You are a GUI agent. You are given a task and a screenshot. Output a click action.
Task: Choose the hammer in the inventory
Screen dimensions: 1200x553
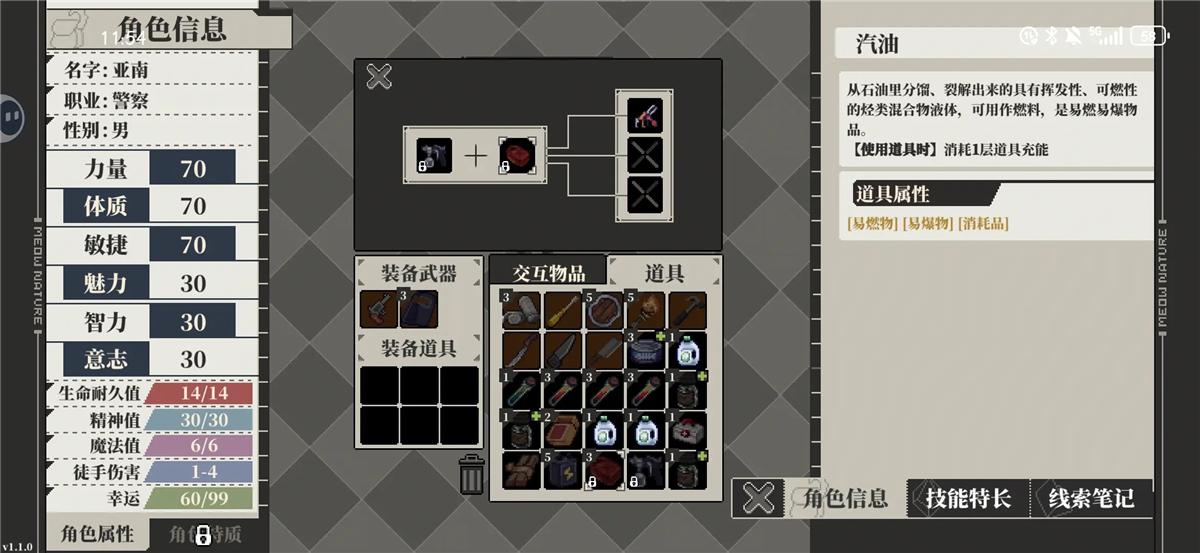coord(687,310)
